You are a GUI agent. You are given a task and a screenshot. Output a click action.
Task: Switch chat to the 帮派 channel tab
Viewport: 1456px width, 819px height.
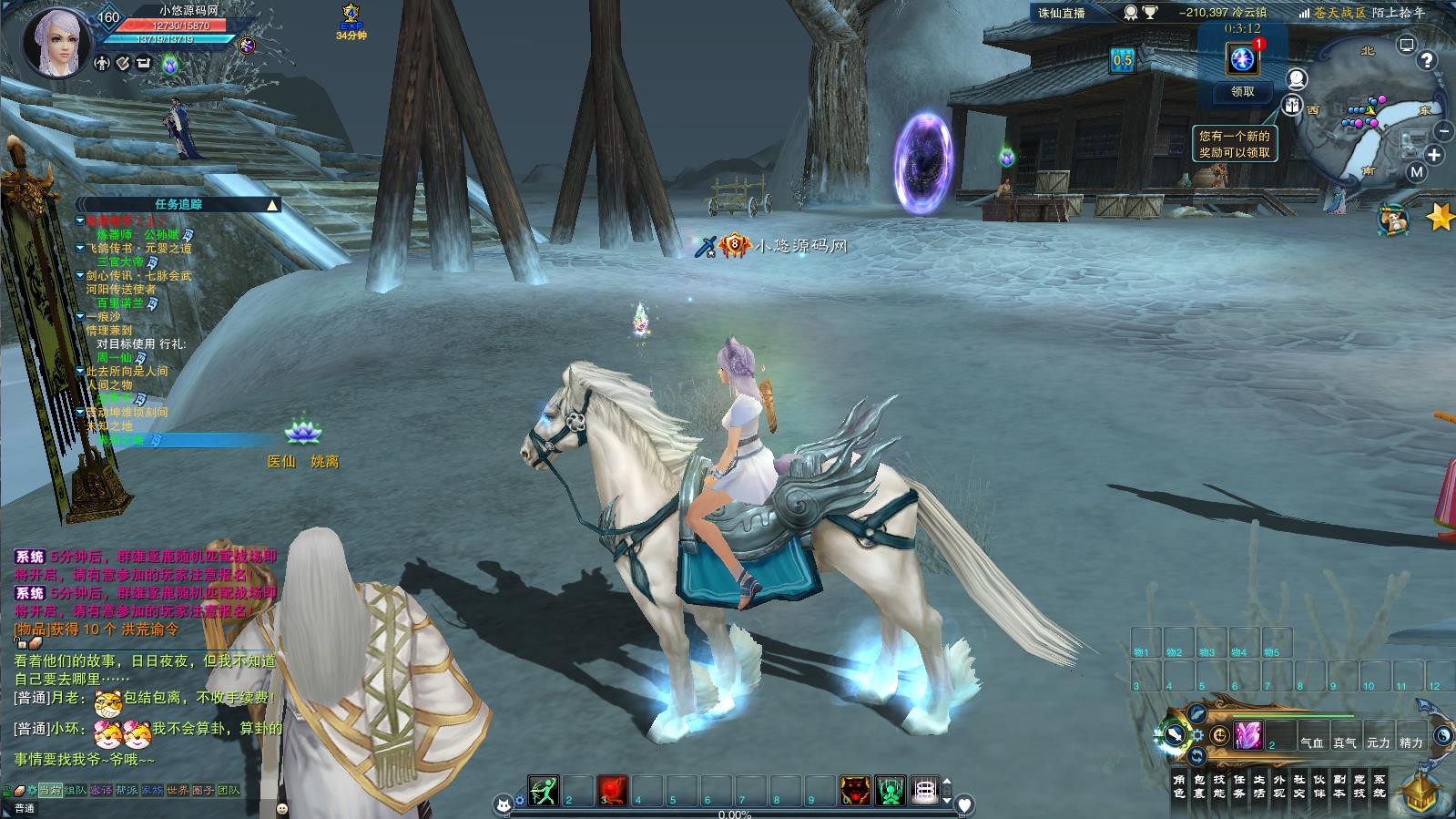pos(127,790)
